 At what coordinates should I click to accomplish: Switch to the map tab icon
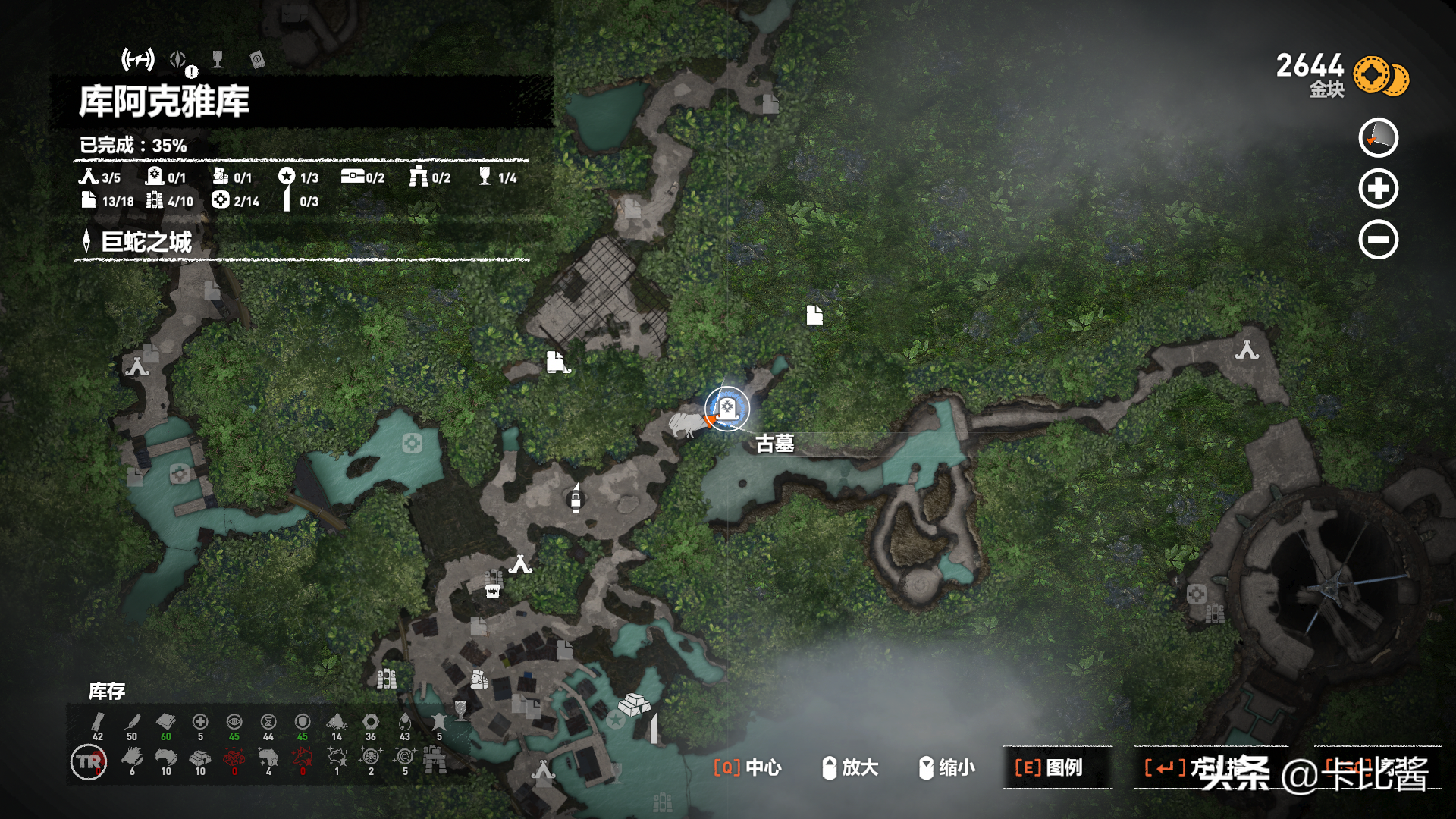[138, 59]
